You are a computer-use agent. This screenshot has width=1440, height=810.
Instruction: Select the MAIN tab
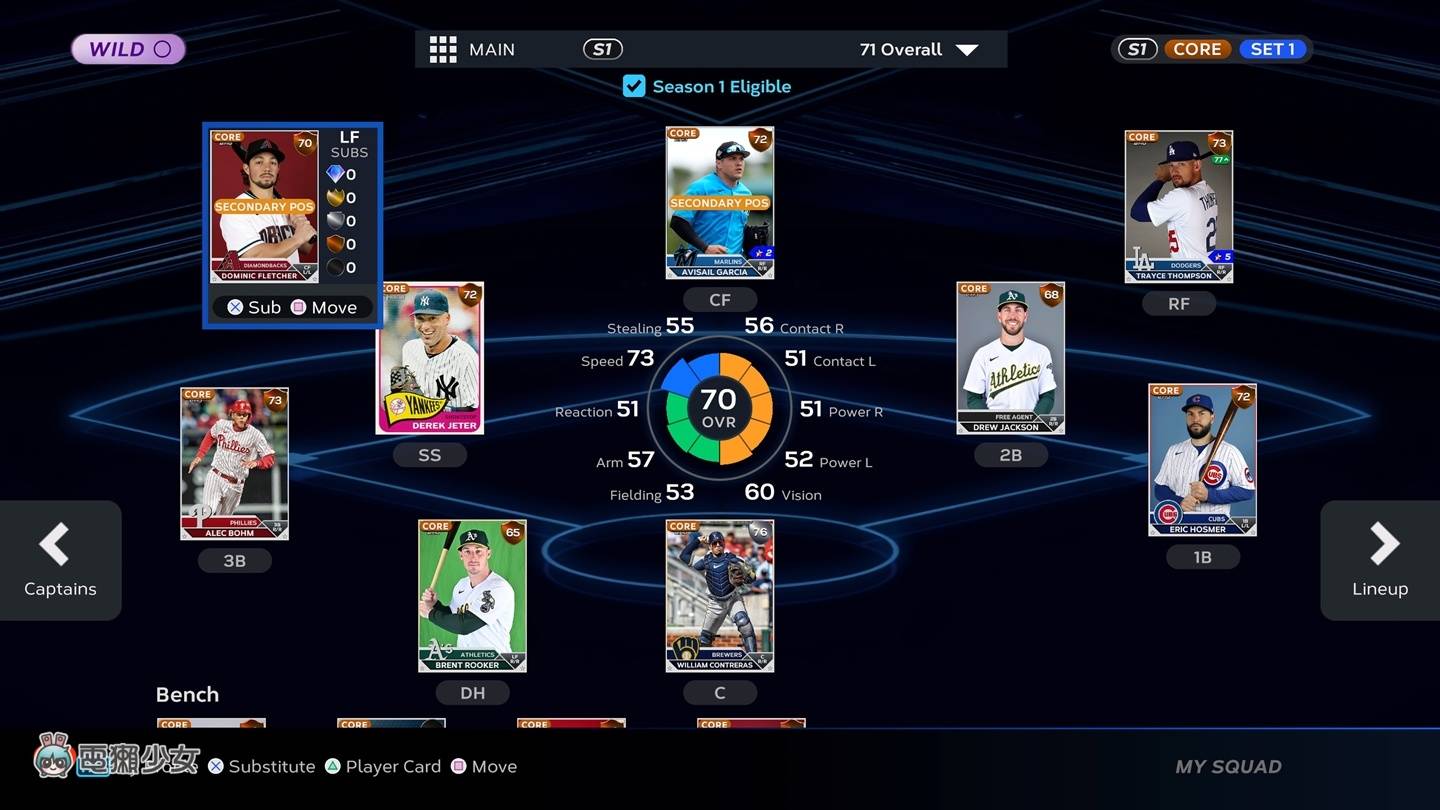pyautogui.click(x=491, y=49)
